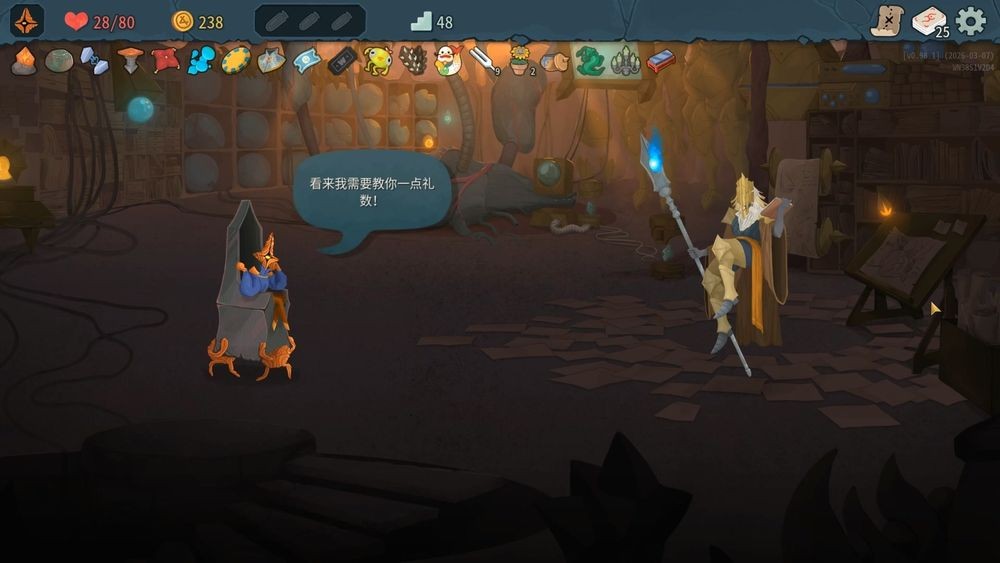Inspect the mossy stone relic
This screenshot has width=1000, height=563.
(59, 61)
